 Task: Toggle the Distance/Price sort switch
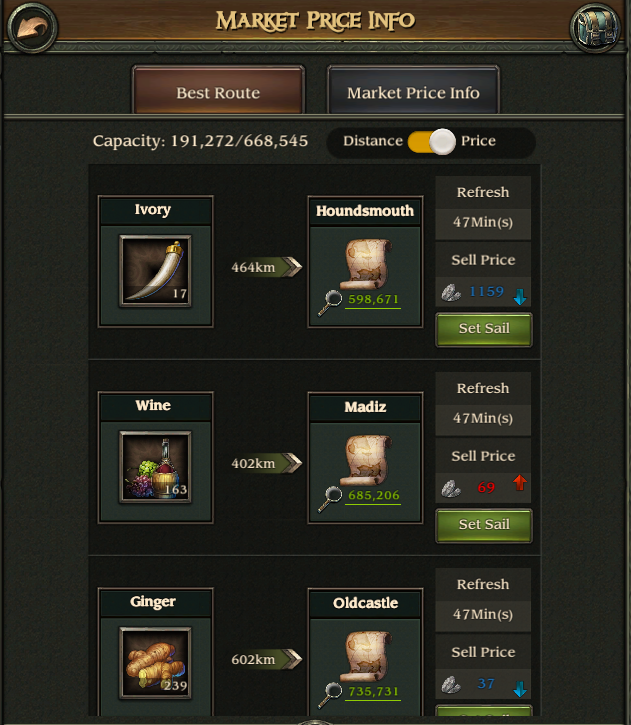(x=431, y=141)
